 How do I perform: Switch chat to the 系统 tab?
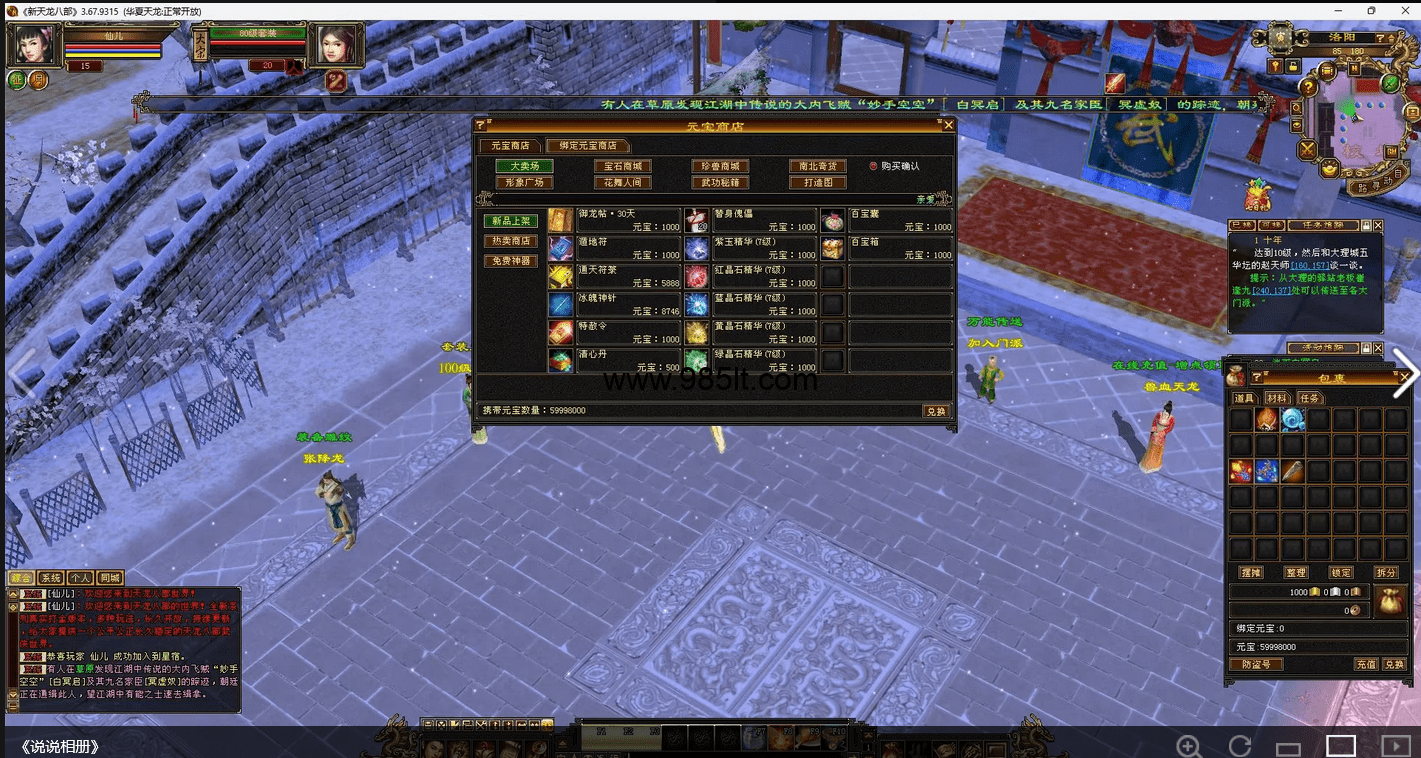[x=51, y=578]
